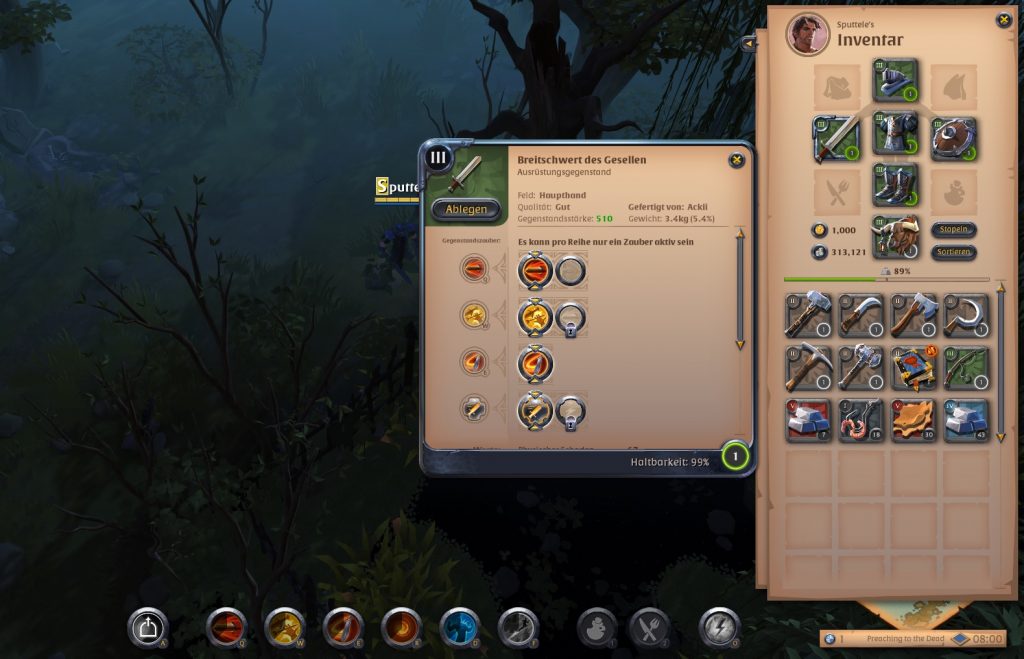
Task: Select the leather hide stack of 30
Action: click(x=914, y=419)
